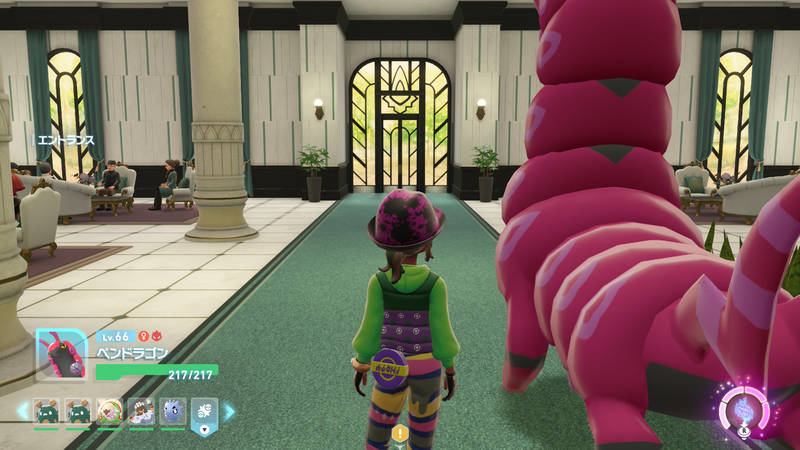Viewport: 800px width, 450px height.
Task: Select the brown-haired white Pokémon party slot
Action: tap(141, 411)
